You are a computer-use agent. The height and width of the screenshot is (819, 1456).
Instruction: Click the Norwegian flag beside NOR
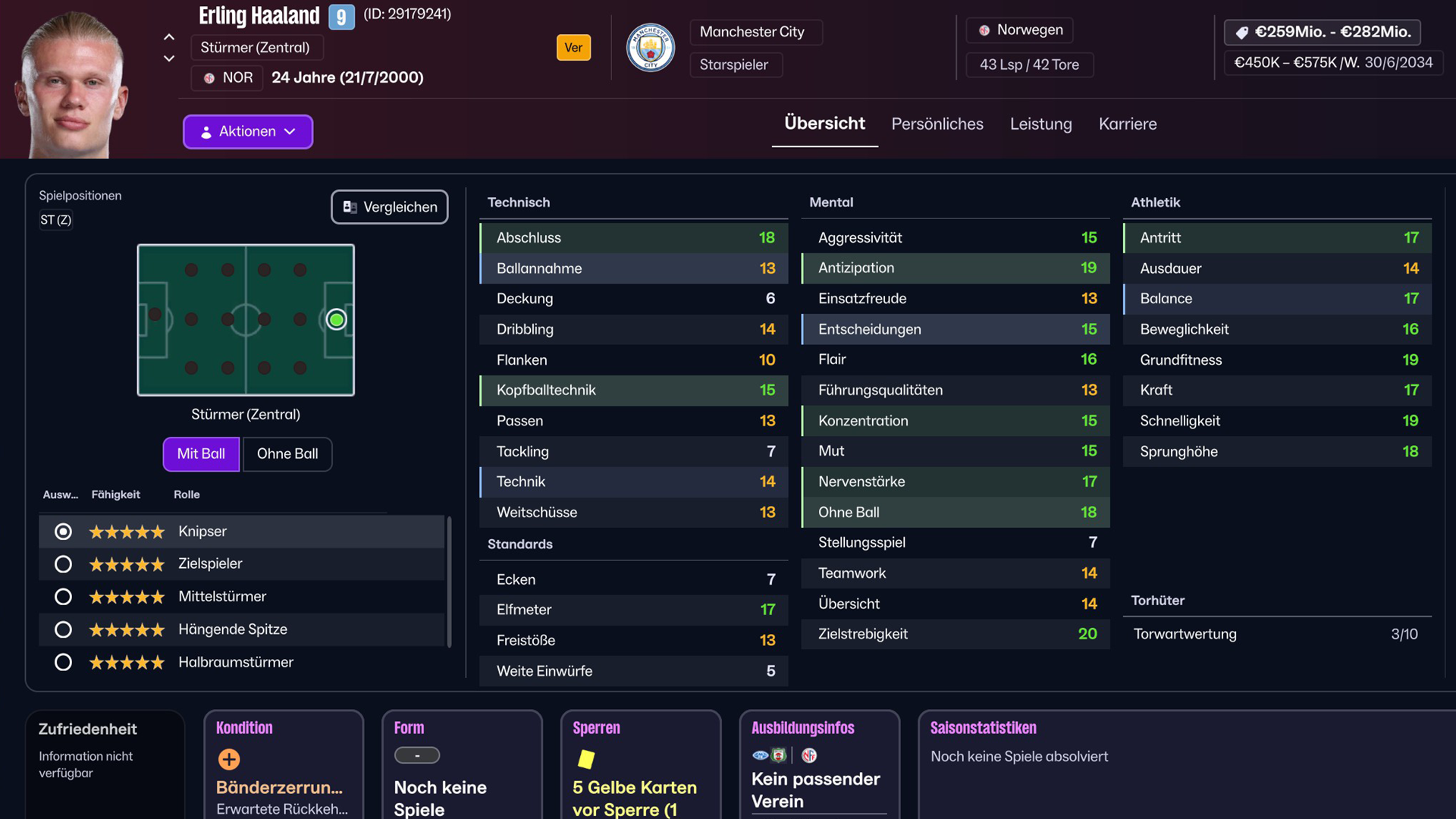[209, 77]
